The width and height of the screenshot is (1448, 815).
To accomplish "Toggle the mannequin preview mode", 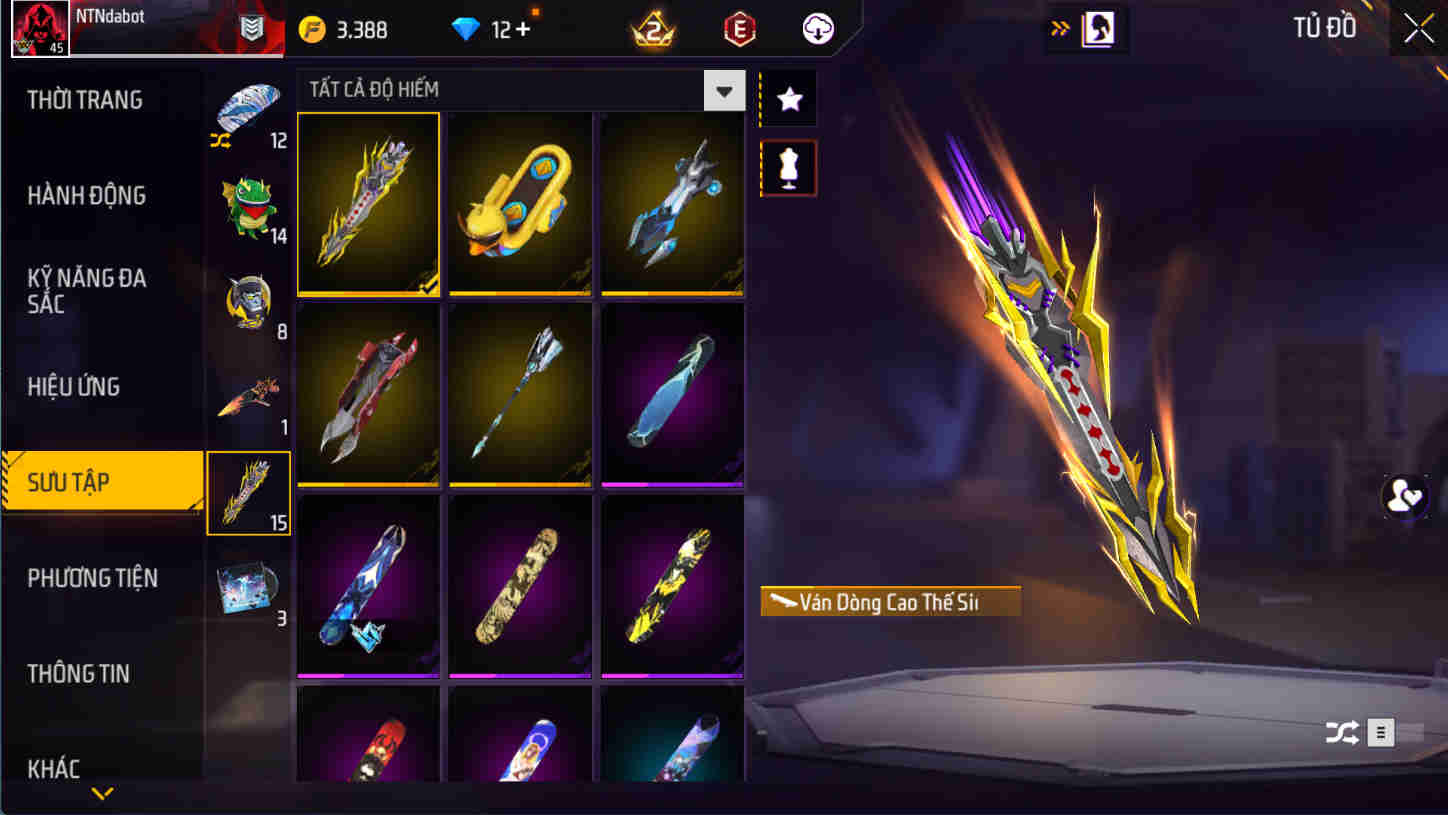I will [x=788, y=167].
